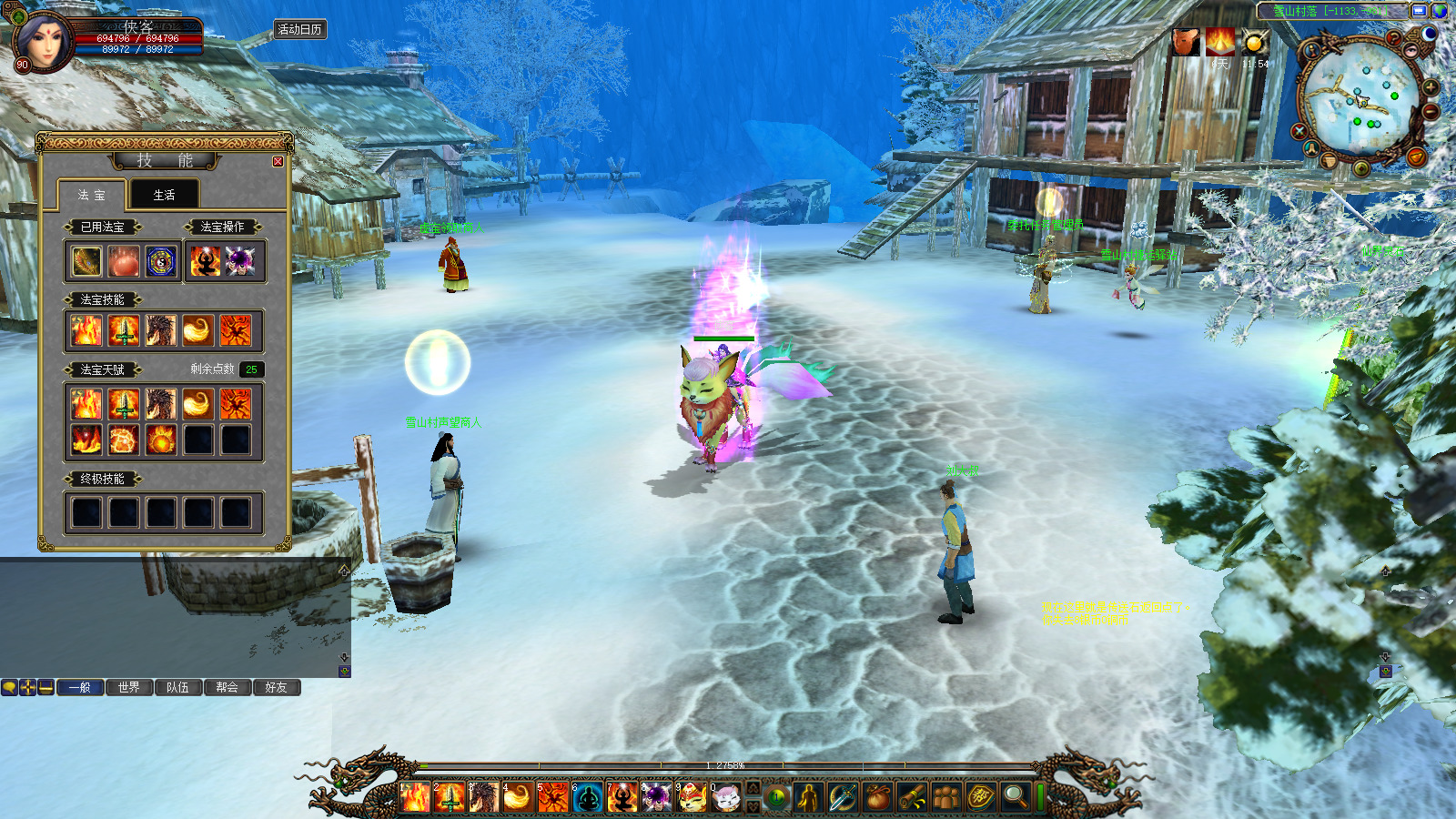Click the purple orb icon under 法宝操作
Viewport: 1456px width, 819px height.
[241, 262]
